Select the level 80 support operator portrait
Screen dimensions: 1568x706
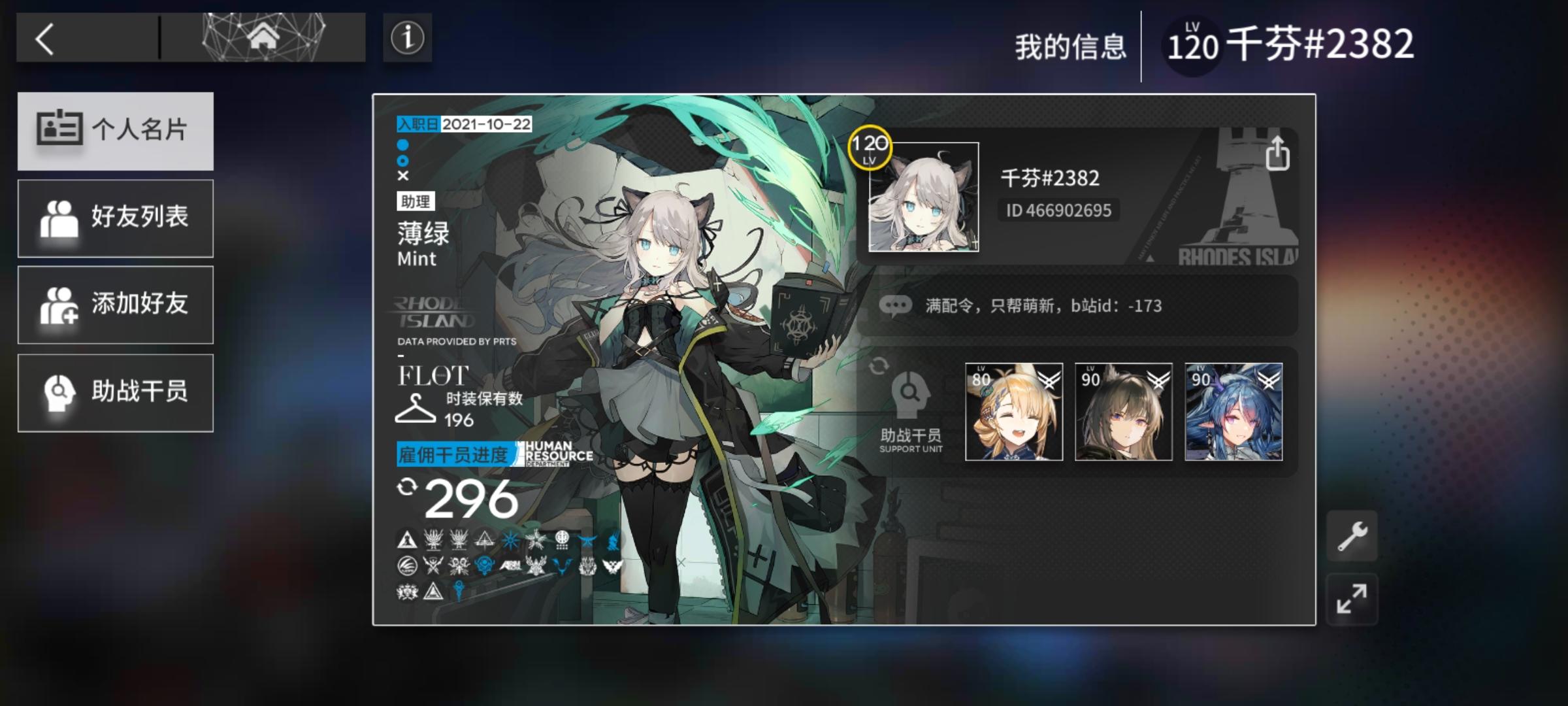point(1015,412)
